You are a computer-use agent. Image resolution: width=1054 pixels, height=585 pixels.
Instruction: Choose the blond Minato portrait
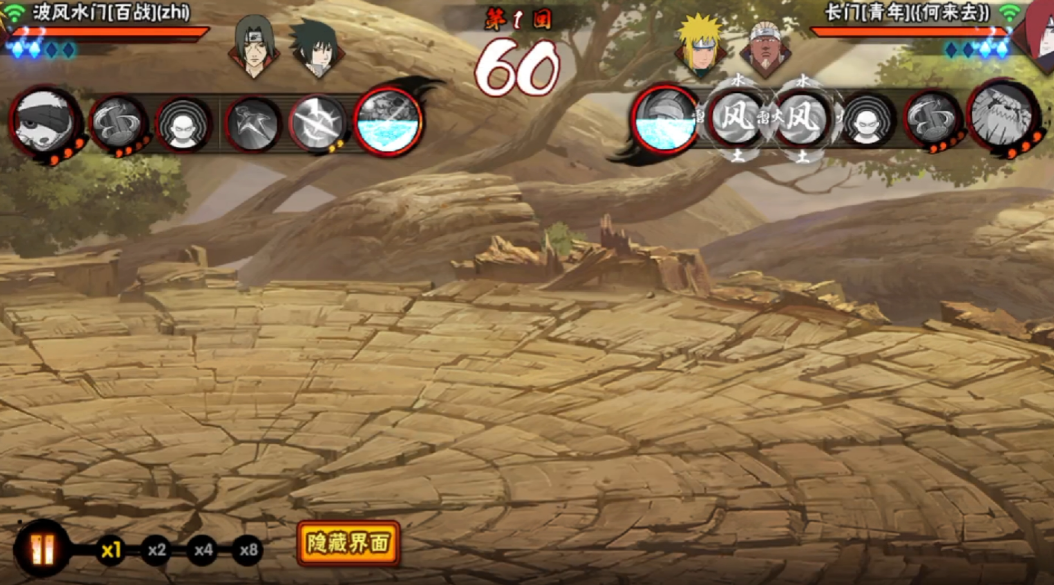(700, 46)
